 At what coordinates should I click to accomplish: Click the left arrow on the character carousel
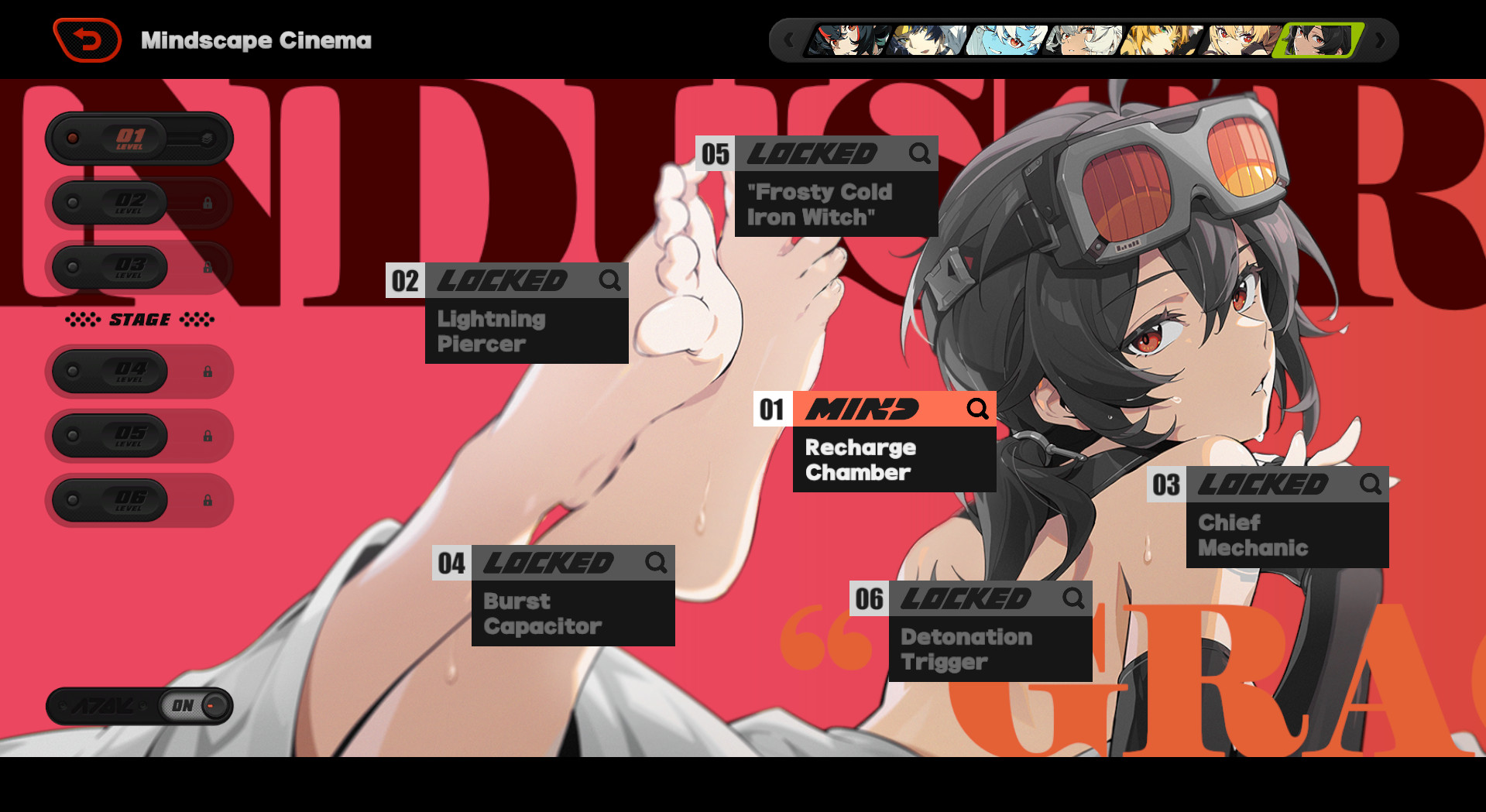(x=789, y=39)
